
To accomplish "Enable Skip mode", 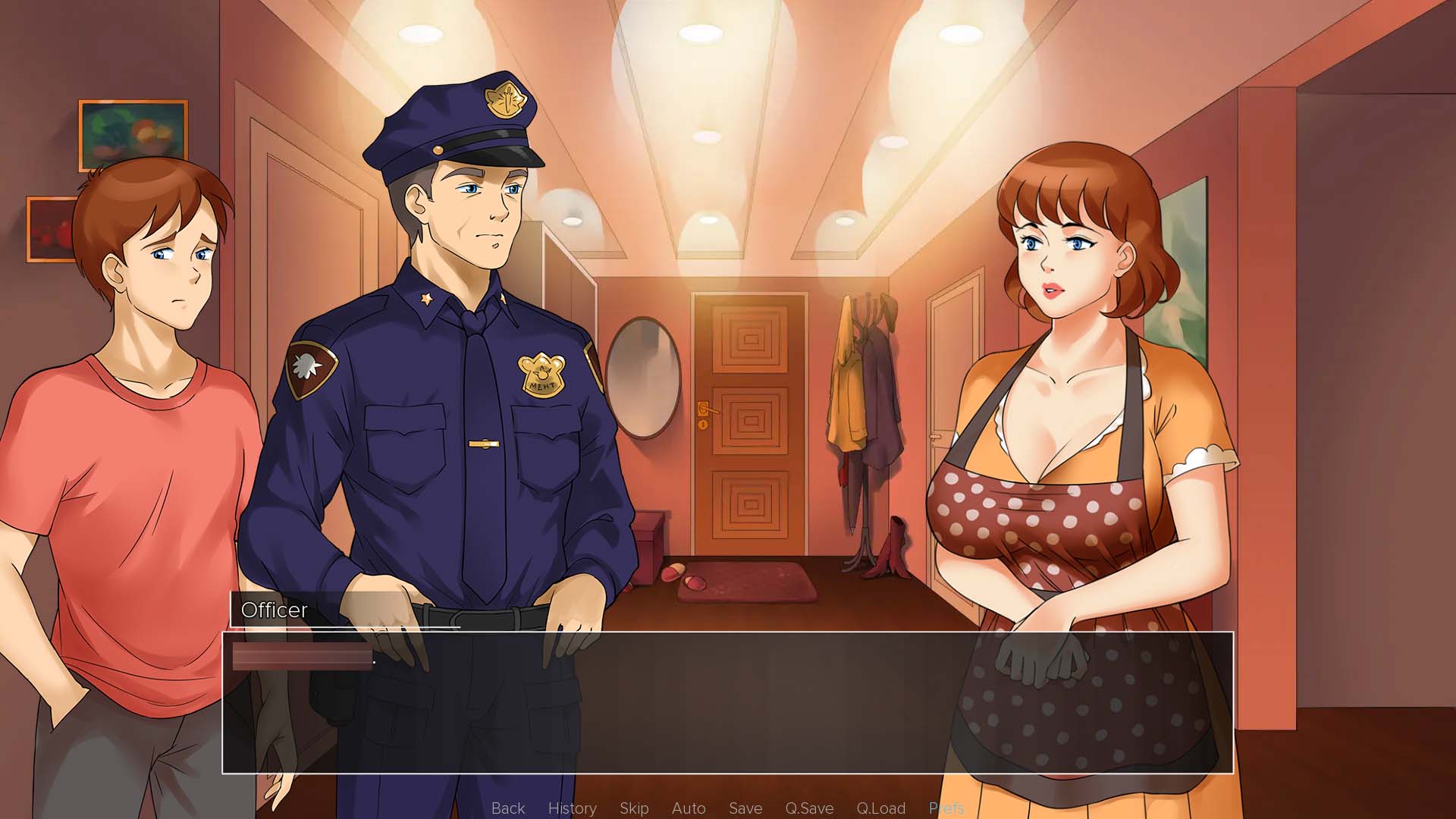I will point(635,808).
